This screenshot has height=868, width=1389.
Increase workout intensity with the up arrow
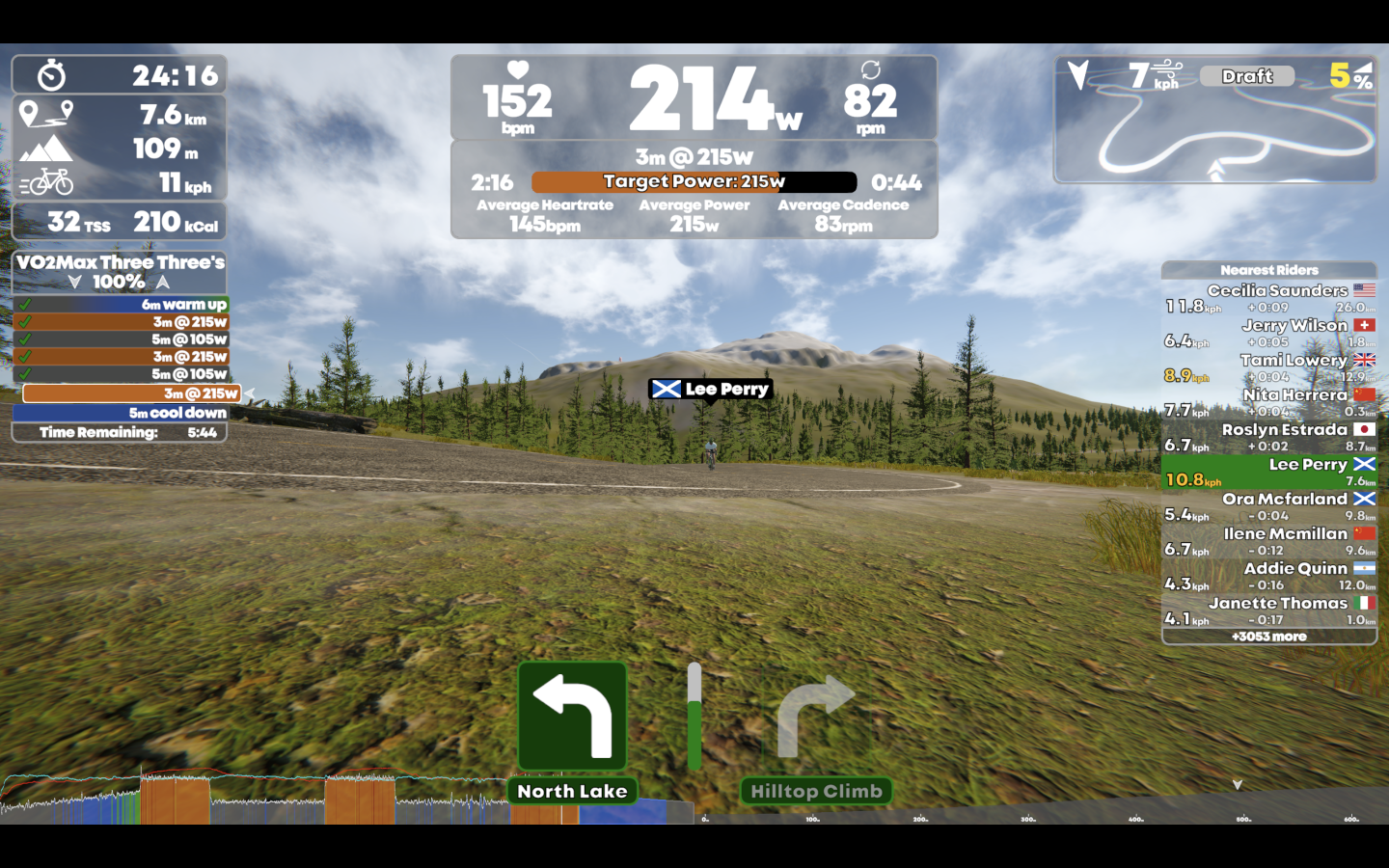tap(163, 283)
